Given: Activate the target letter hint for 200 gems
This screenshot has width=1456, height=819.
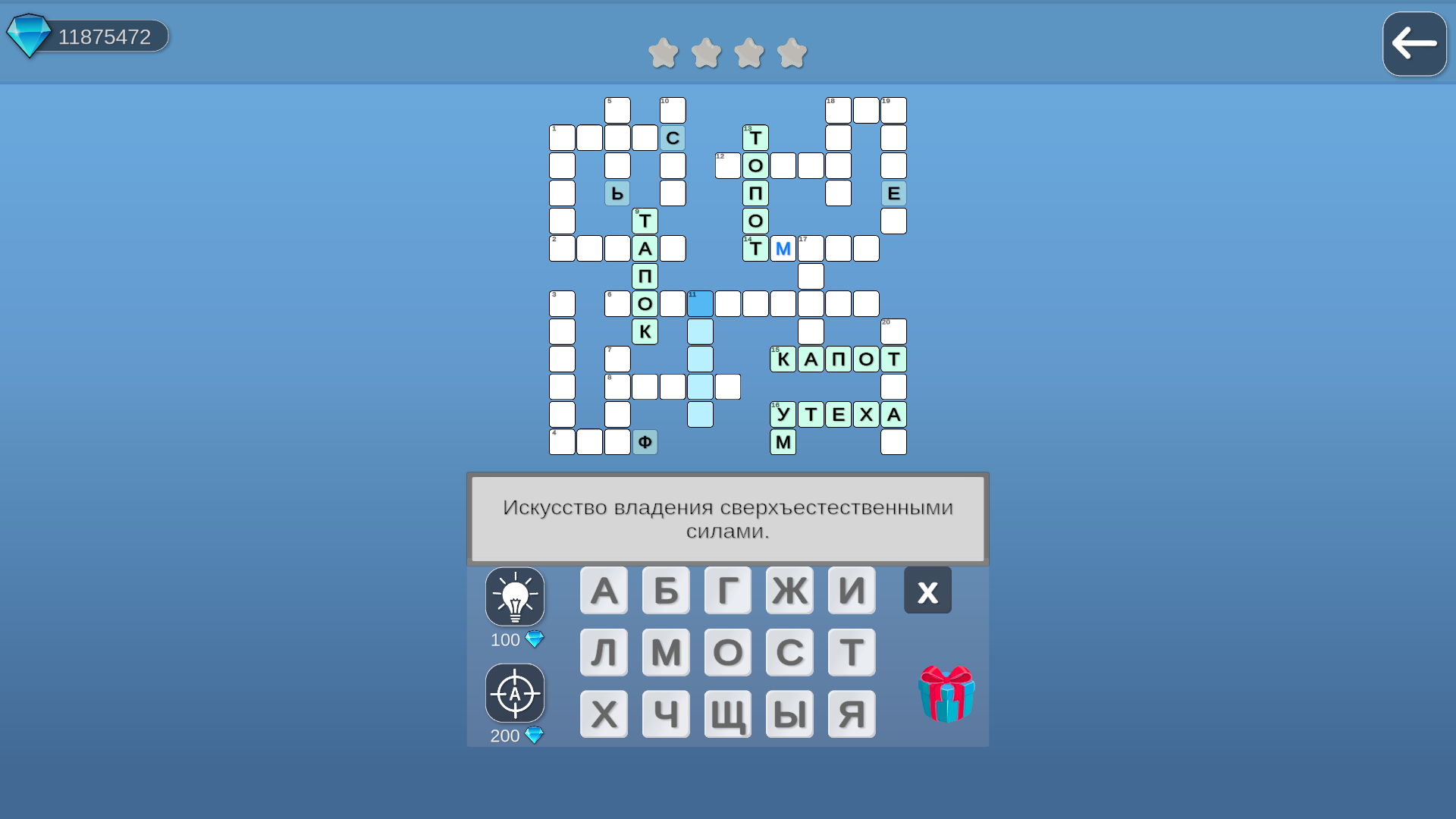Looking at the screenshot, I should [515, 692].
